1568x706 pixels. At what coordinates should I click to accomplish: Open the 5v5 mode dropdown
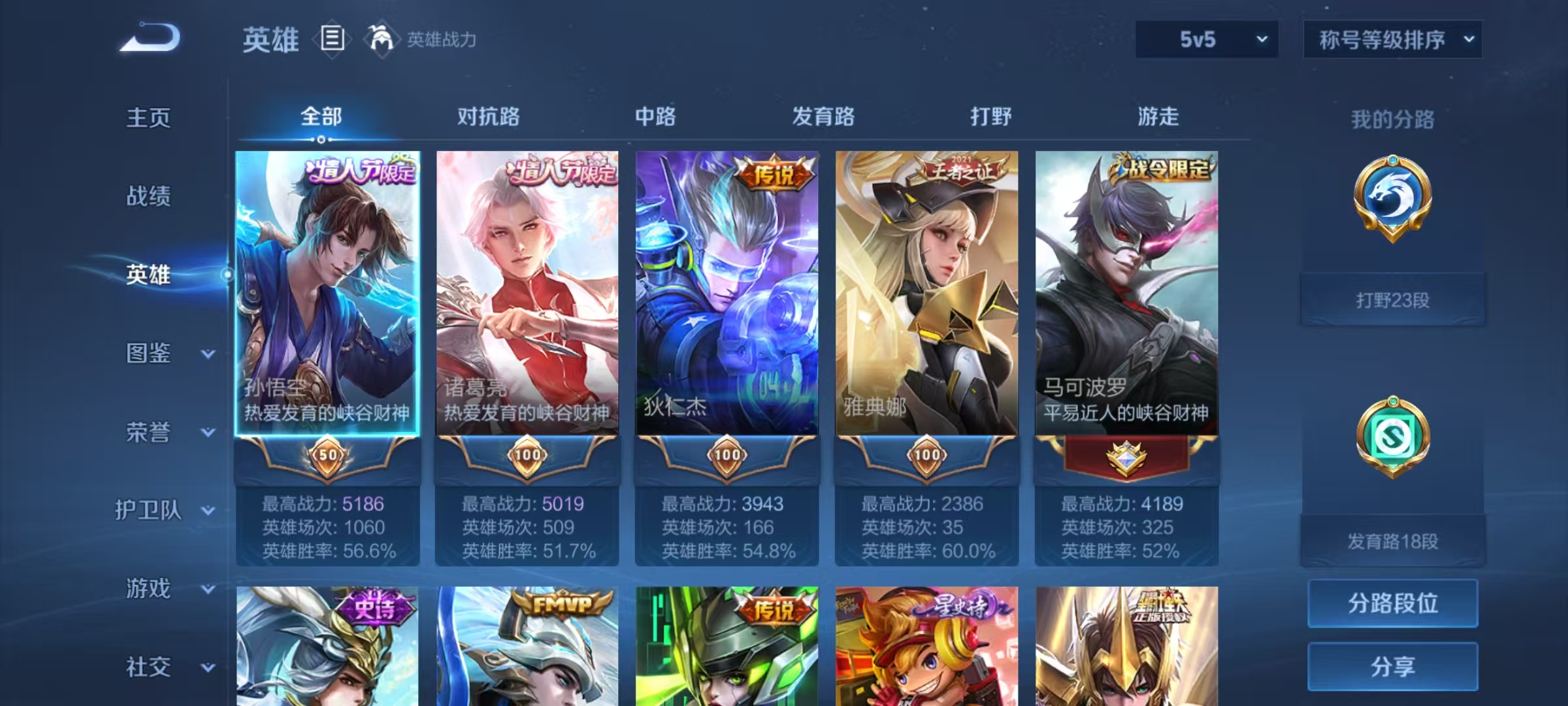click(1205, 39)
